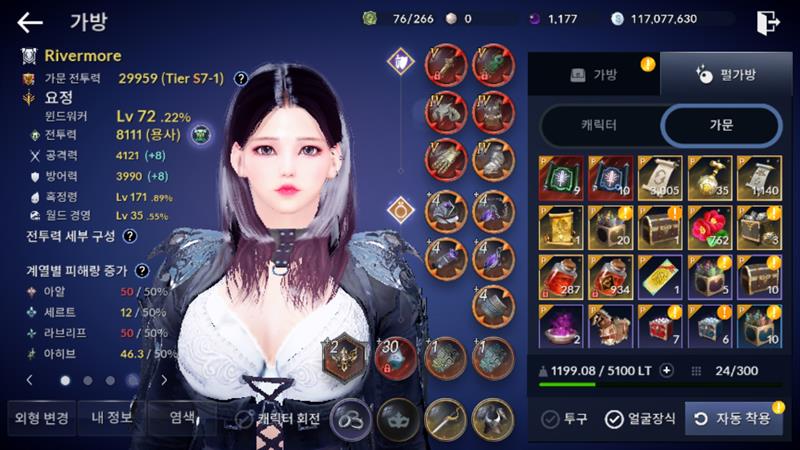Image resolution: width=800 pixels, height=450 pixels.
Task: Select the mask equipment slot
Action: 398,418
